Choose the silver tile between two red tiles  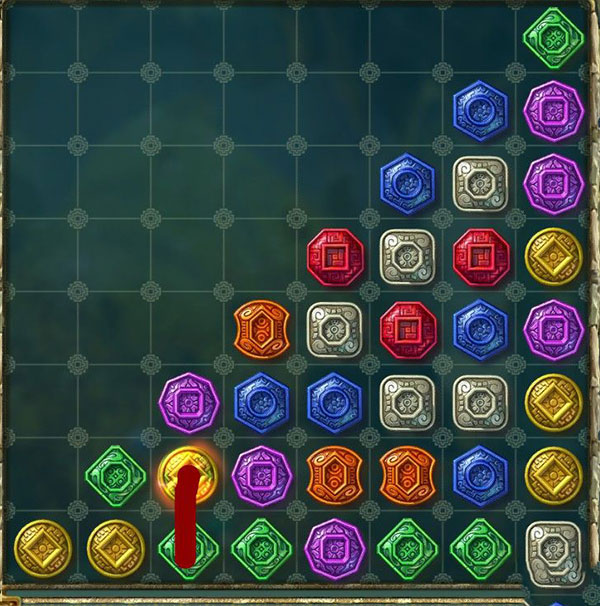click(x=407, y=254)
